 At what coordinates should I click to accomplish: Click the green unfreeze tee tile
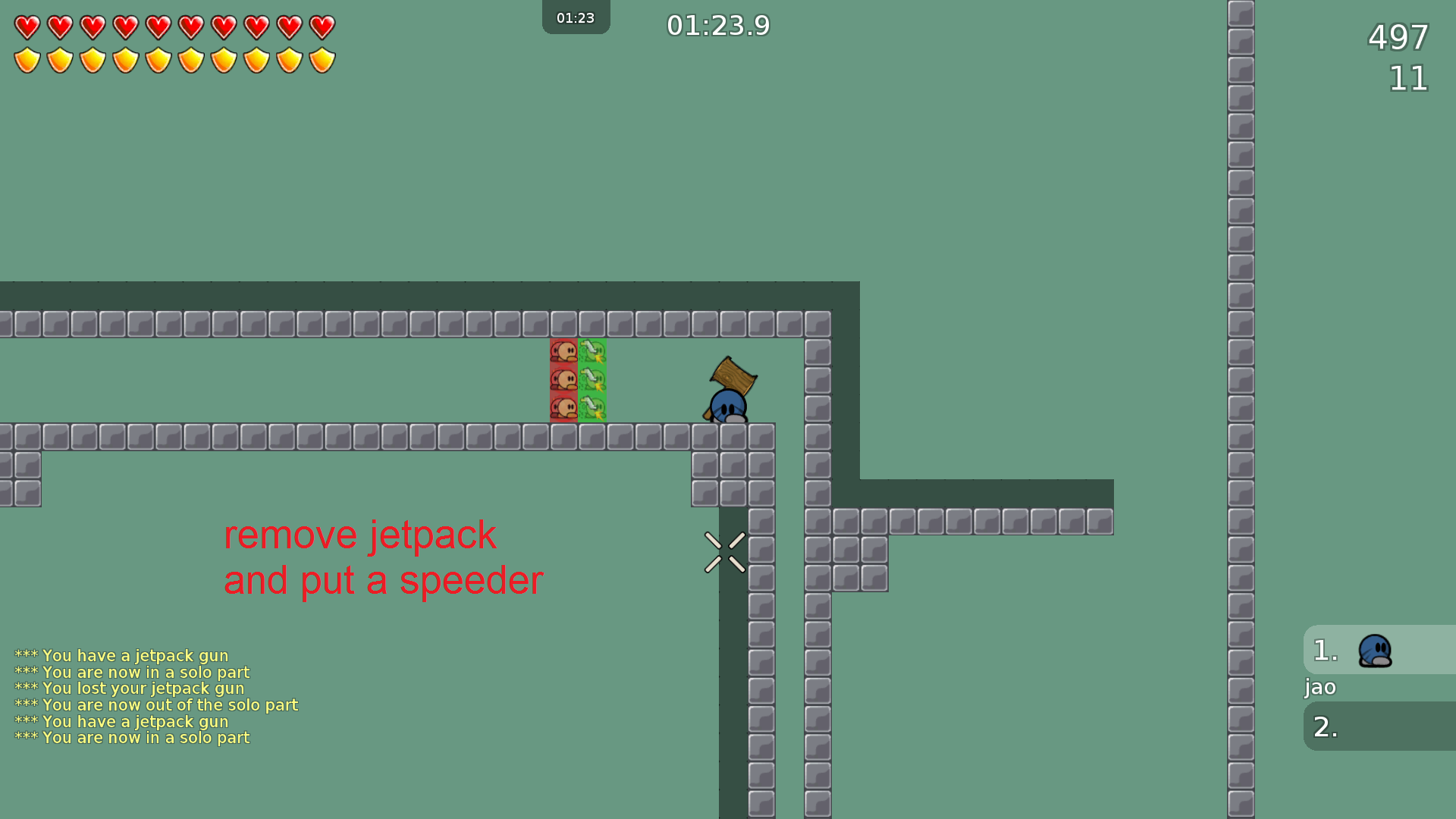[592, 379]
